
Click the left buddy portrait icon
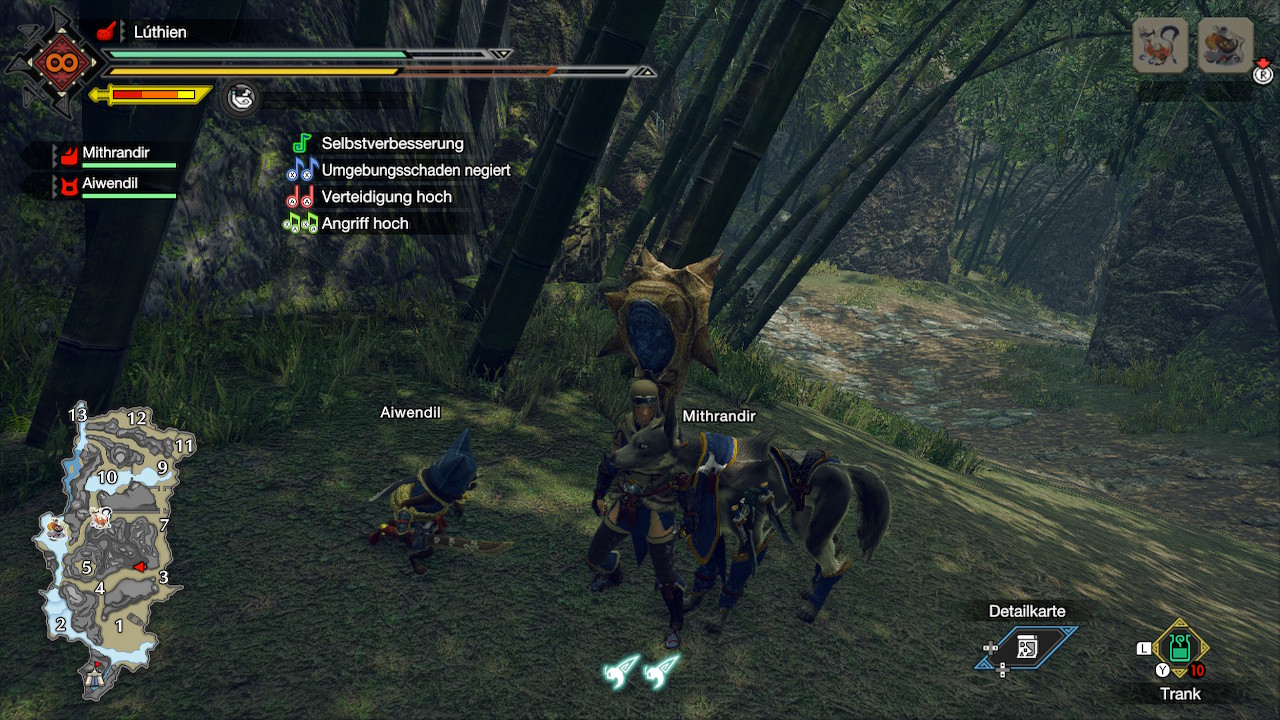point(1160,46)
